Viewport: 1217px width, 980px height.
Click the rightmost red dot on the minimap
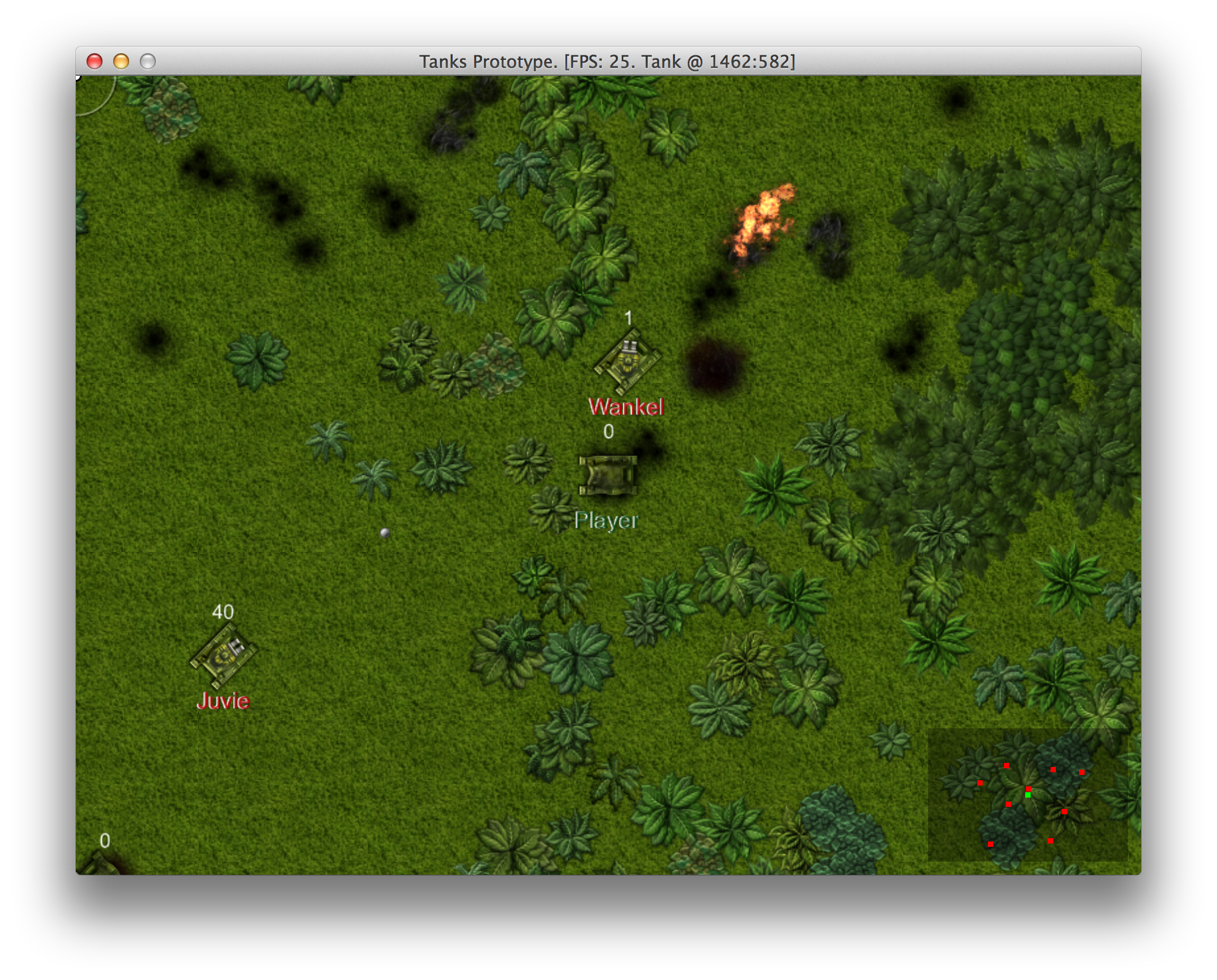(1082, 773)
